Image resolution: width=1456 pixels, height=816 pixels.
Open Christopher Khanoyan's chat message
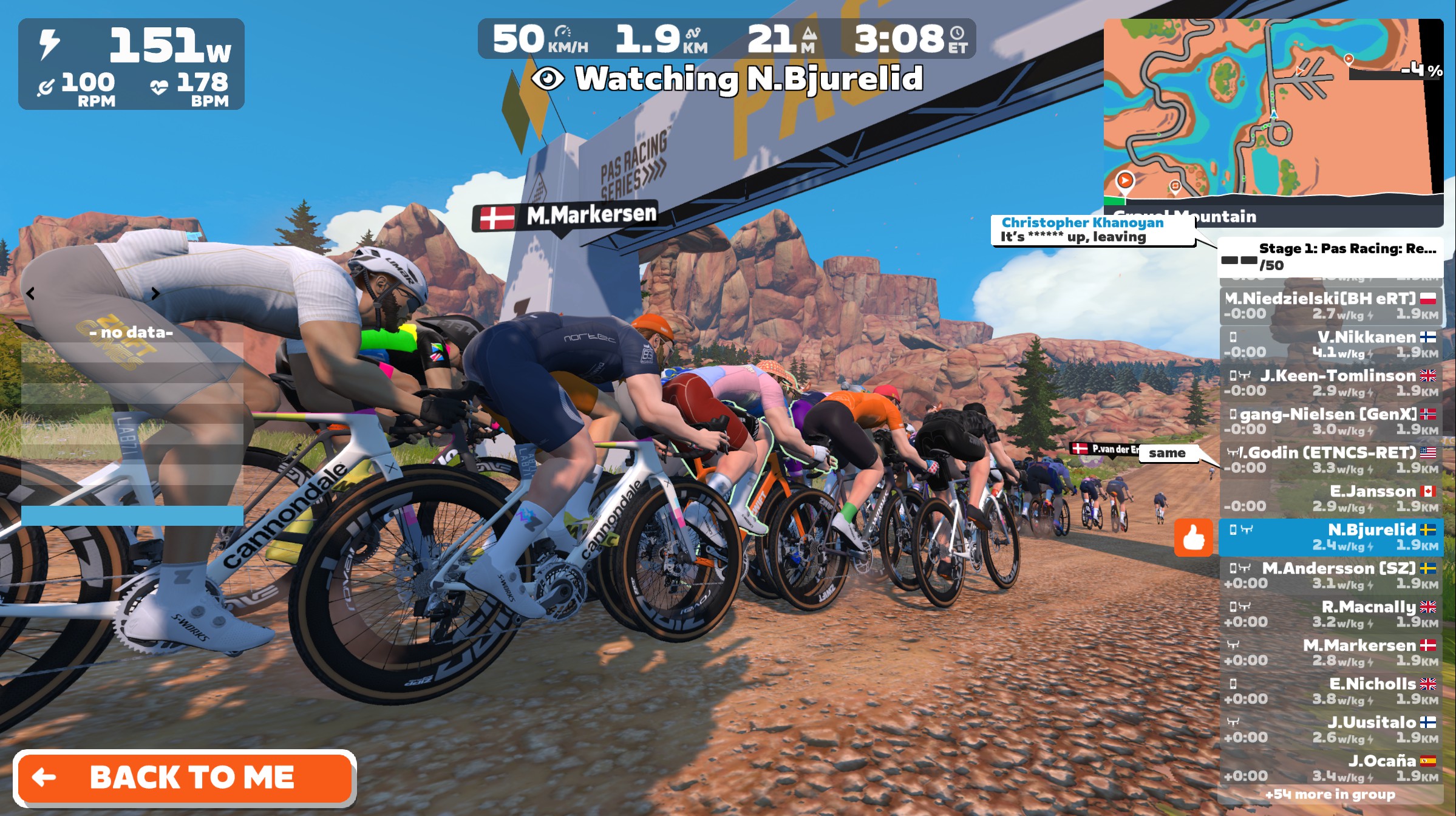tap(1092, 230)
